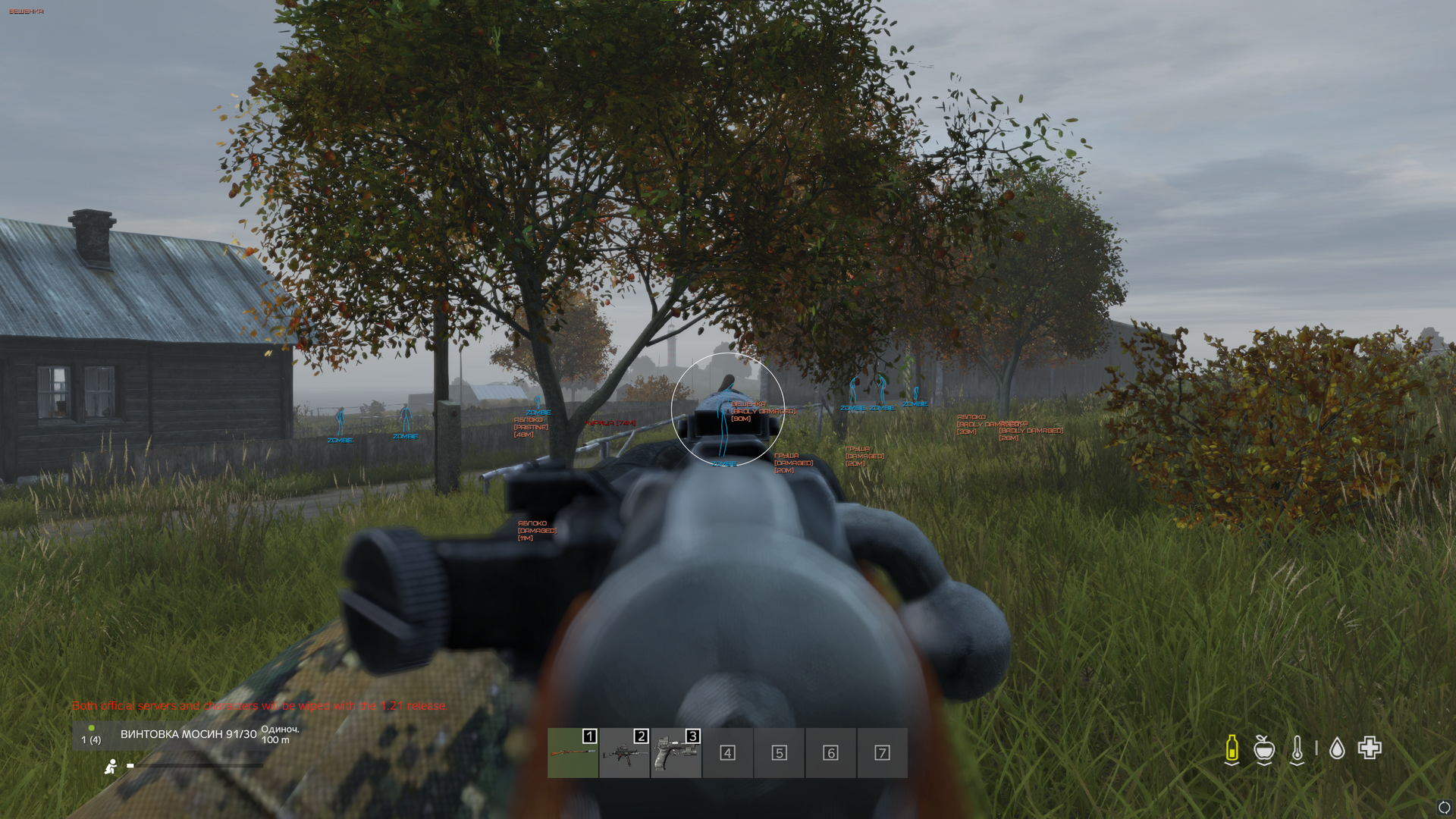The image size is (1456, 819).
Task: Switch to the submachine gun in slot 2
Action: (624, 753)
